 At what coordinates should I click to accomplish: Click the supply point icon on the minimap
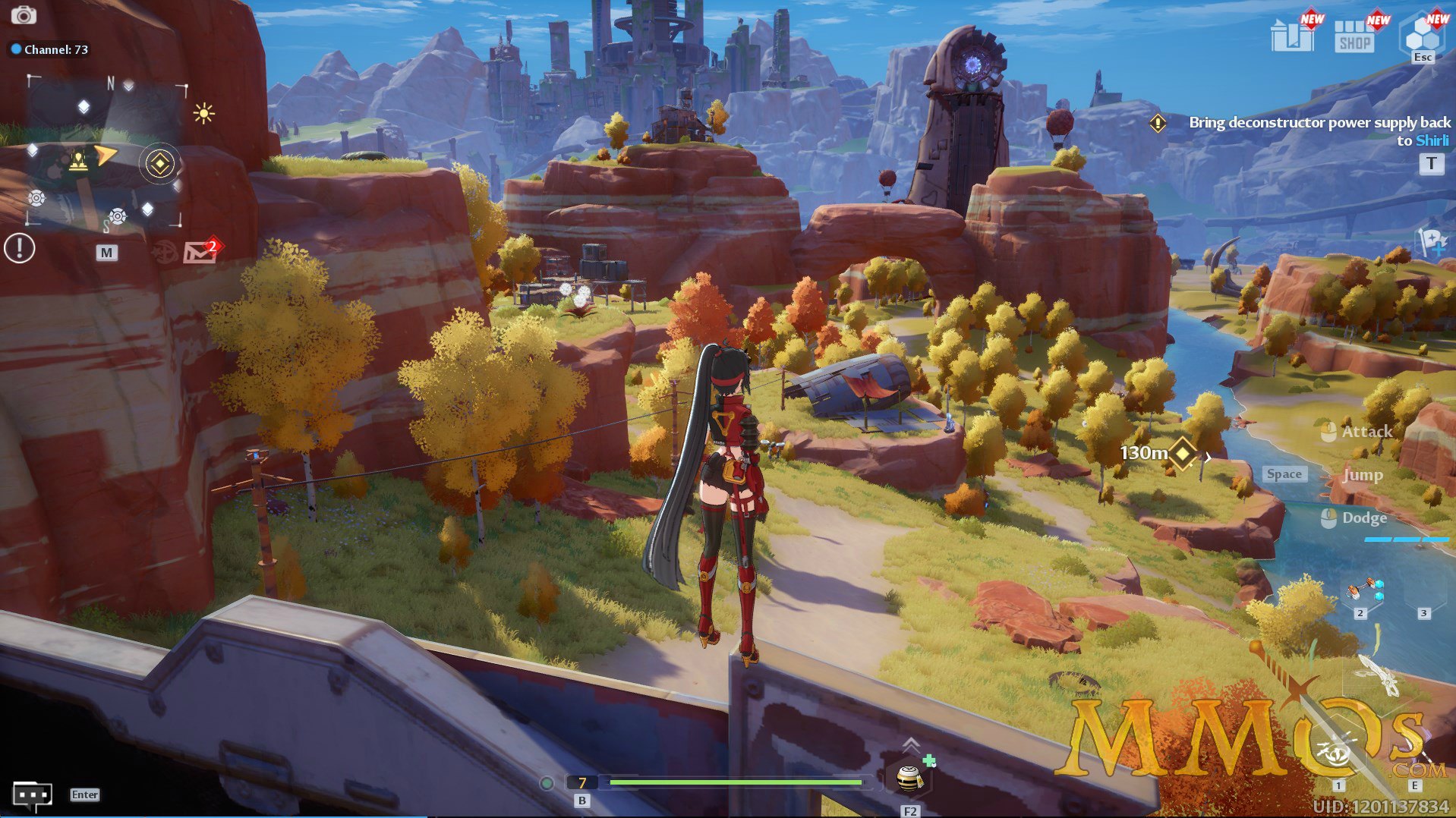tap(78, 161)
